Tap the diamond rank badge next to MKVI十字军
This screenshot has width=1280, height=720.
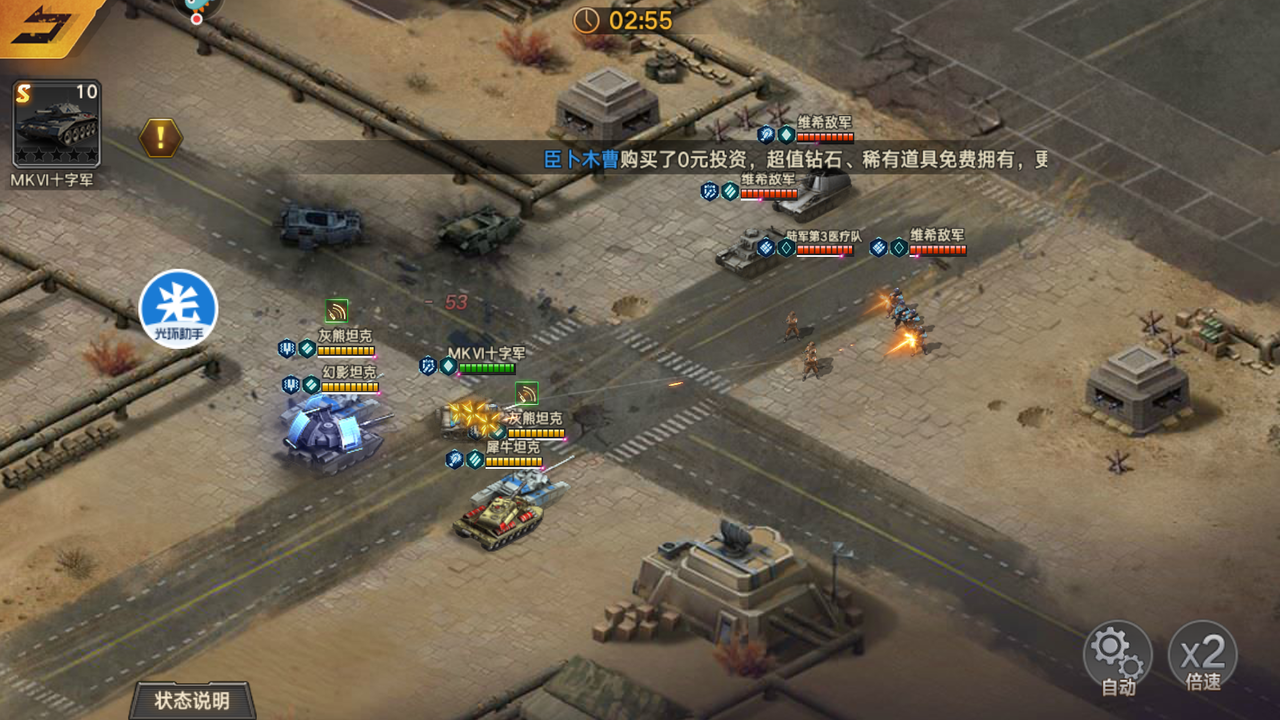click(450, 367)
